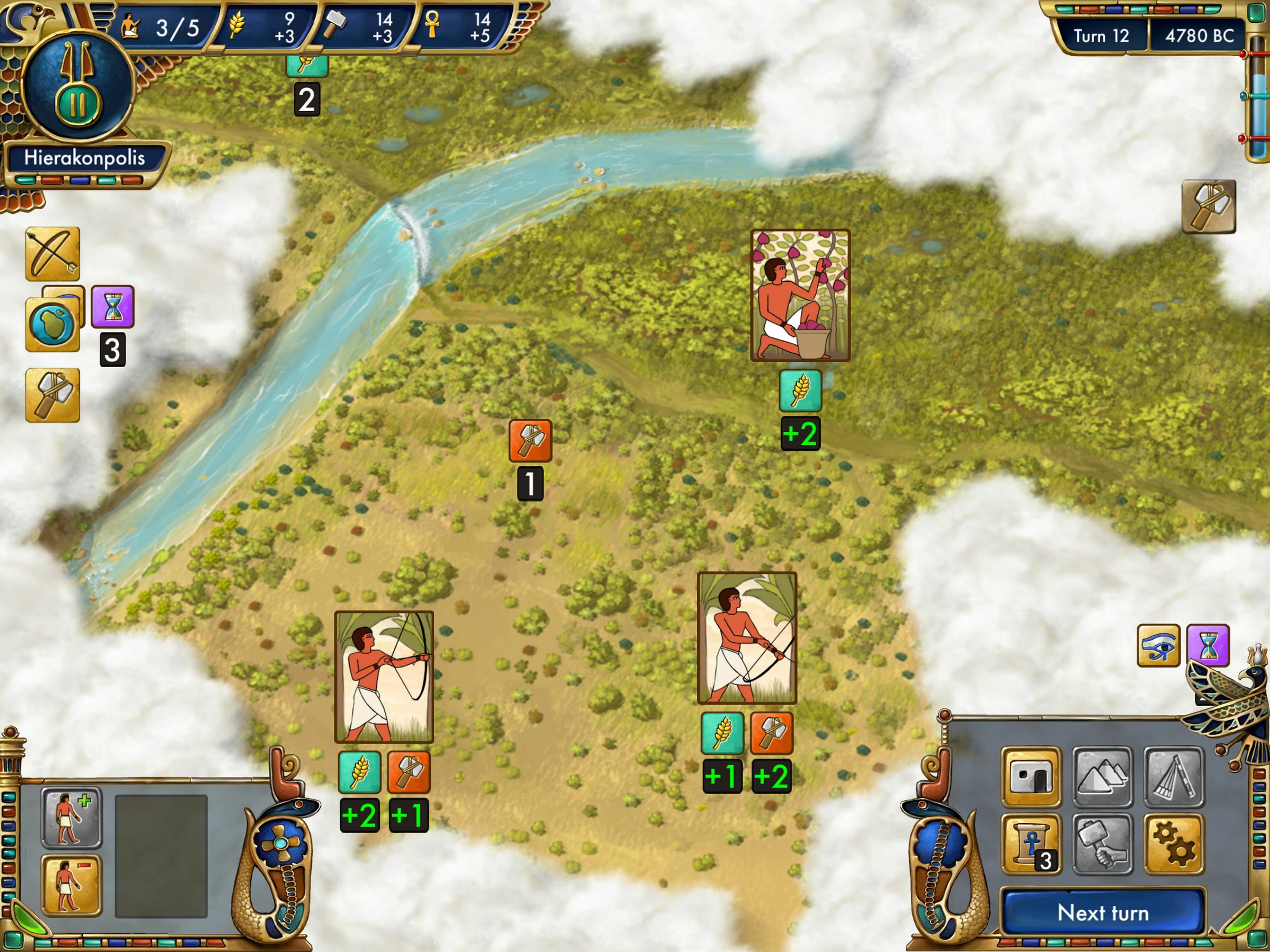Open the events scroll showing badge 3
The image size is (1270, 952).
coord(1032,842)
